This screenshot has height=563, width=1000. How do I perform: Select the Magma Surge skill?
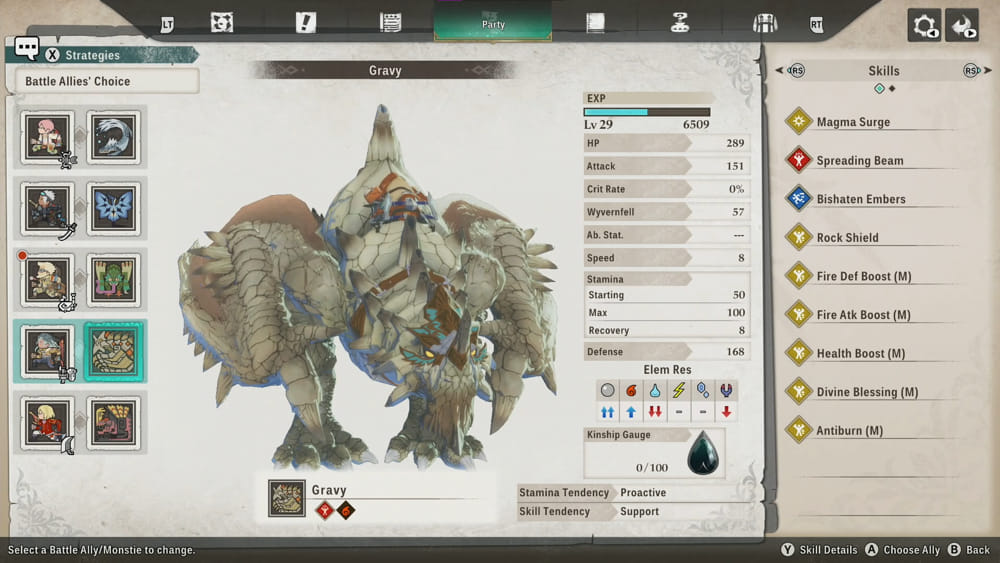click(x=853, y=122)
